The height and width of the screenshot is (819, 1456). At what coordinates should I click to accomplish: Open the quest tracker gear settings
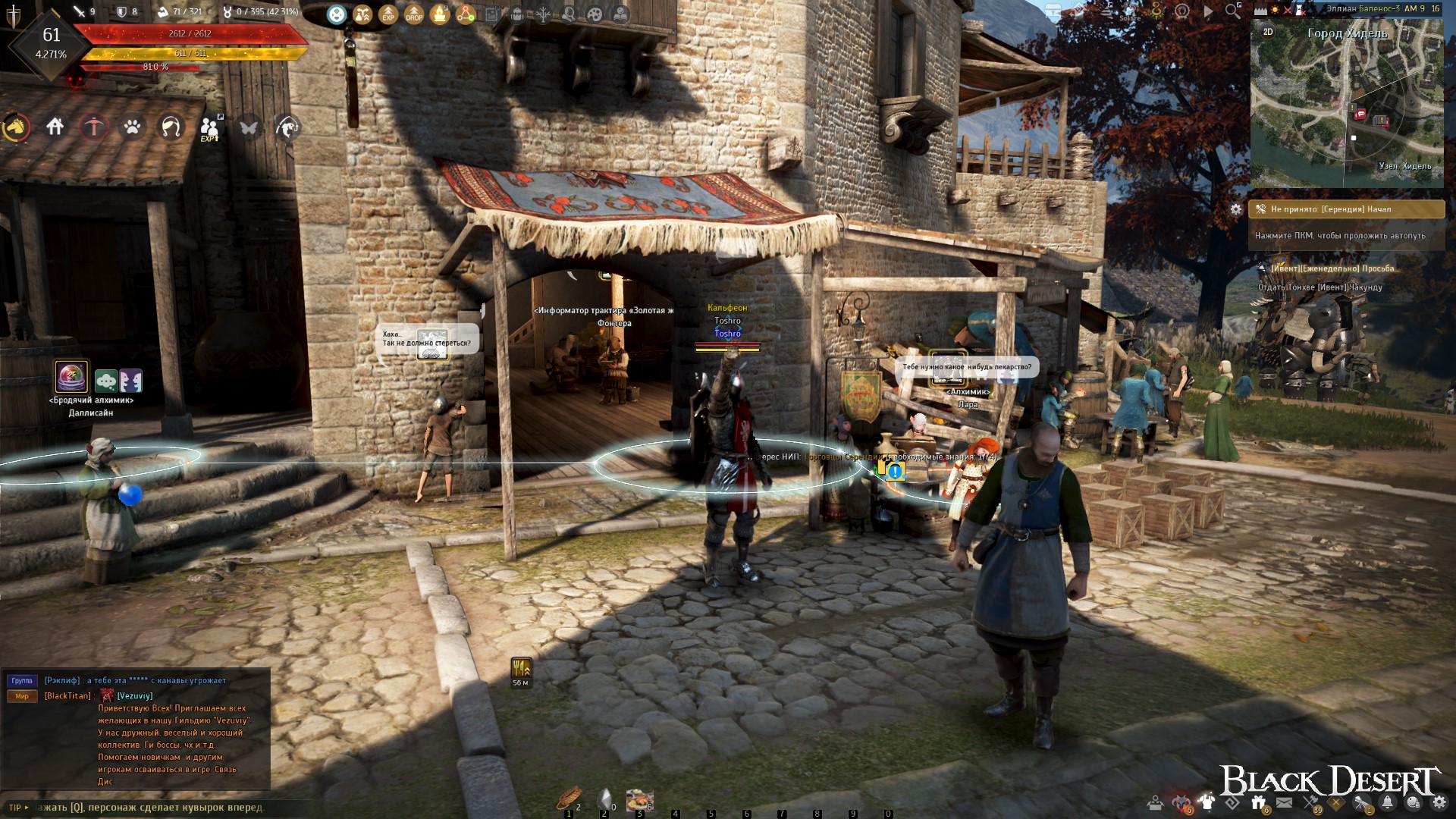[x=1236, y=209]
